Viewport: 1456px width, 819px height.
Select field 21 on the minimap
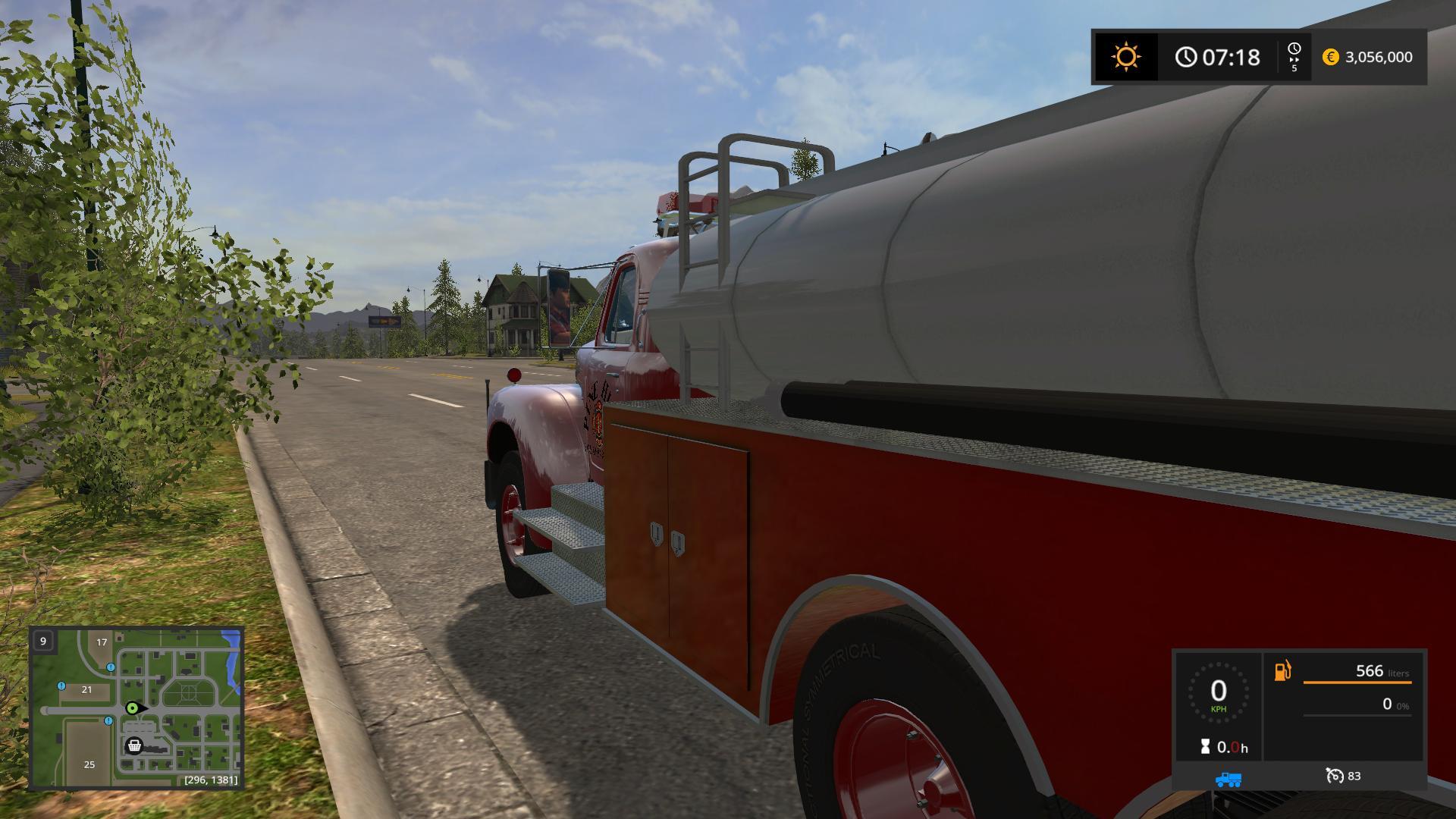pos(86,689)
